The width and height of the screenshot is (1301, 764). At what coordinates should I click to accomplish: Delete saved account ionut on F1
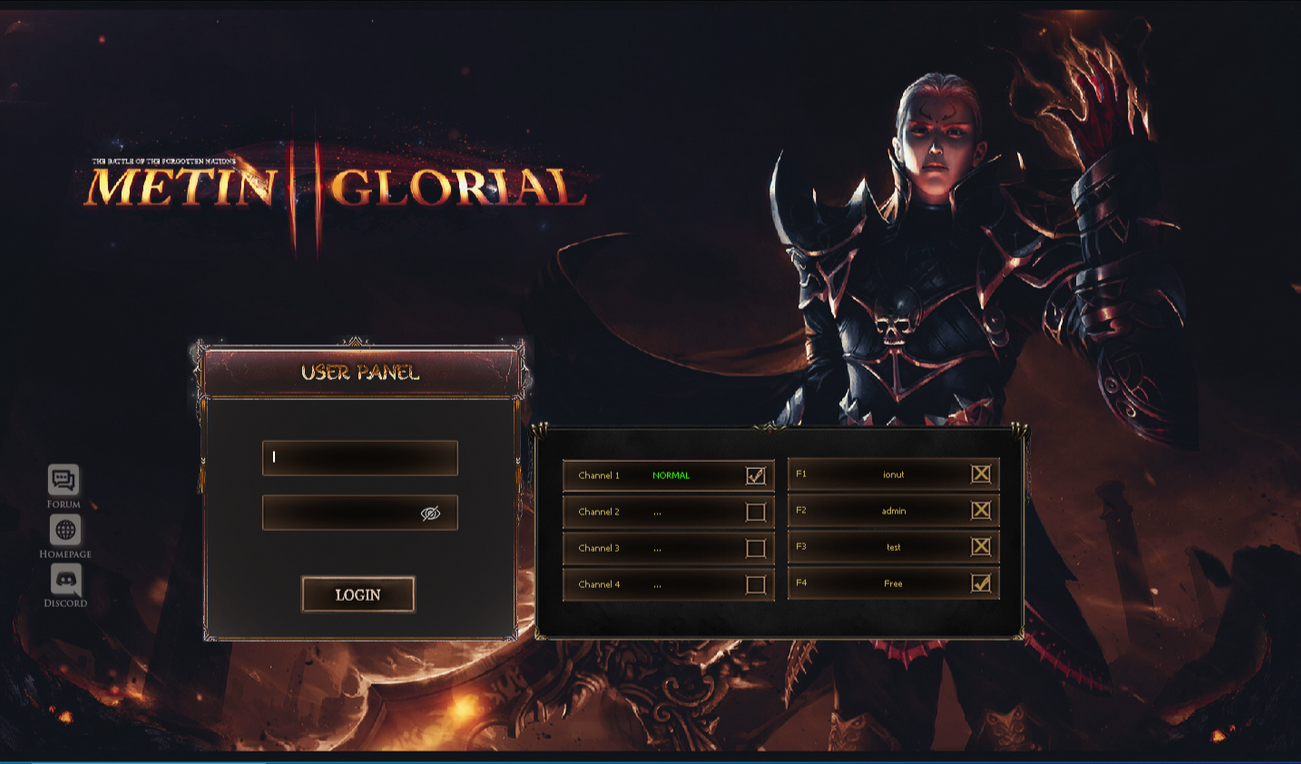point(981,474)
